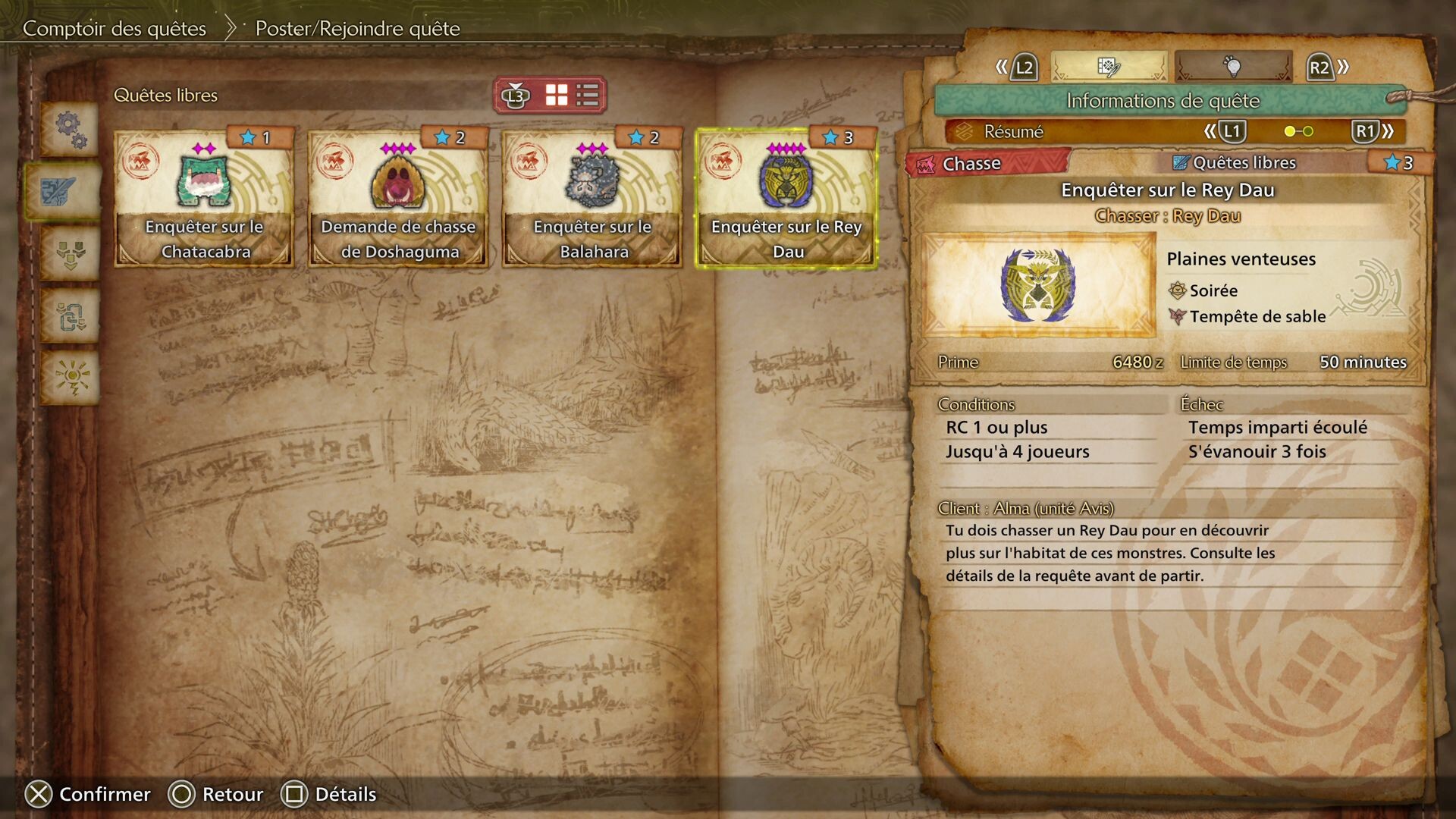
Task: Go to the second quest info page dot
Action: [1308, 132]
